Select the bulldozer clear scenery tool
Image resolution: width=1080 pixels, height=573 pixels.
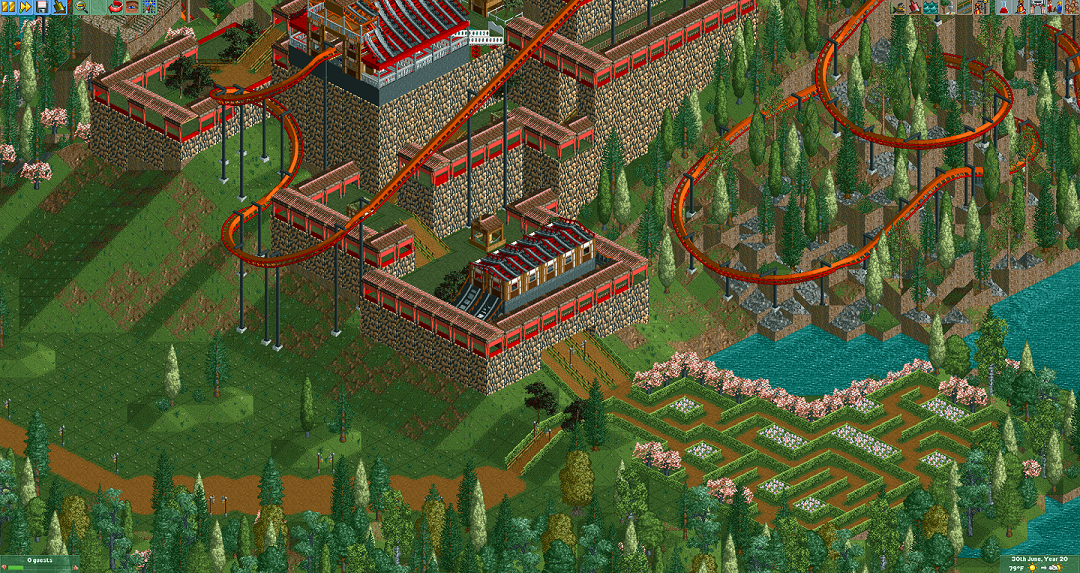click(900, 7)
